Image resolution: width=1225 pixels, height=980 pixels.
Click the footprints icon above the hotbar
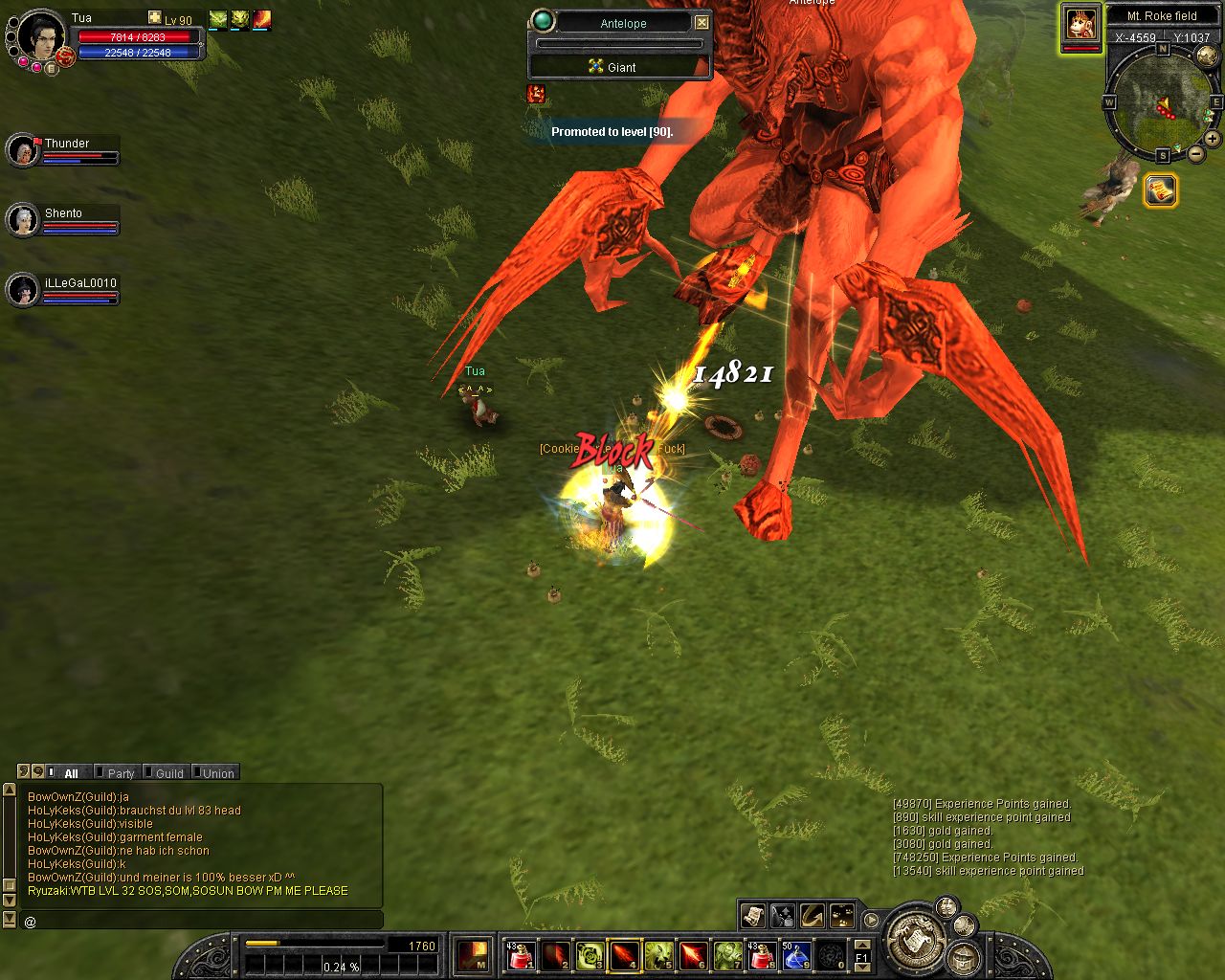pyautogui.click(x=842, y=916)
